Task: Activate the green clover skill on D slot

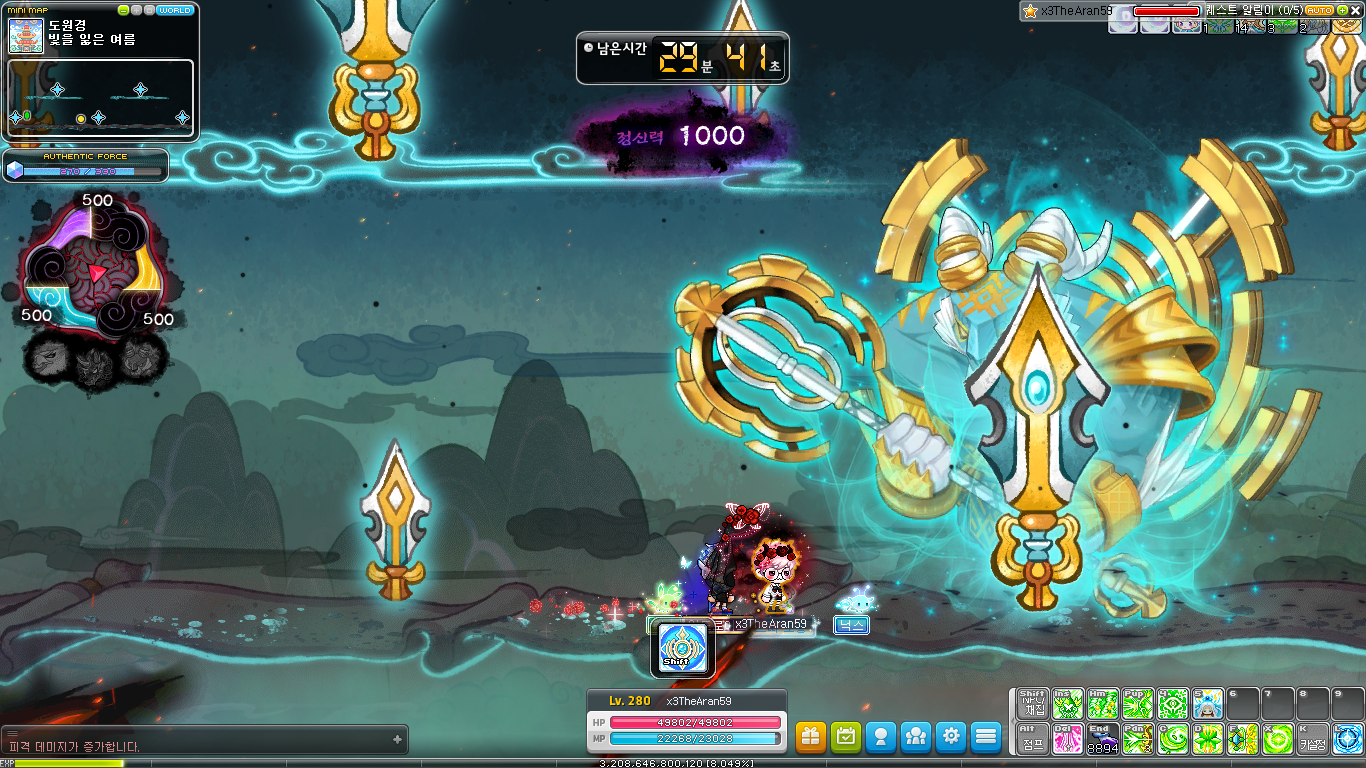Action: 1208,739
